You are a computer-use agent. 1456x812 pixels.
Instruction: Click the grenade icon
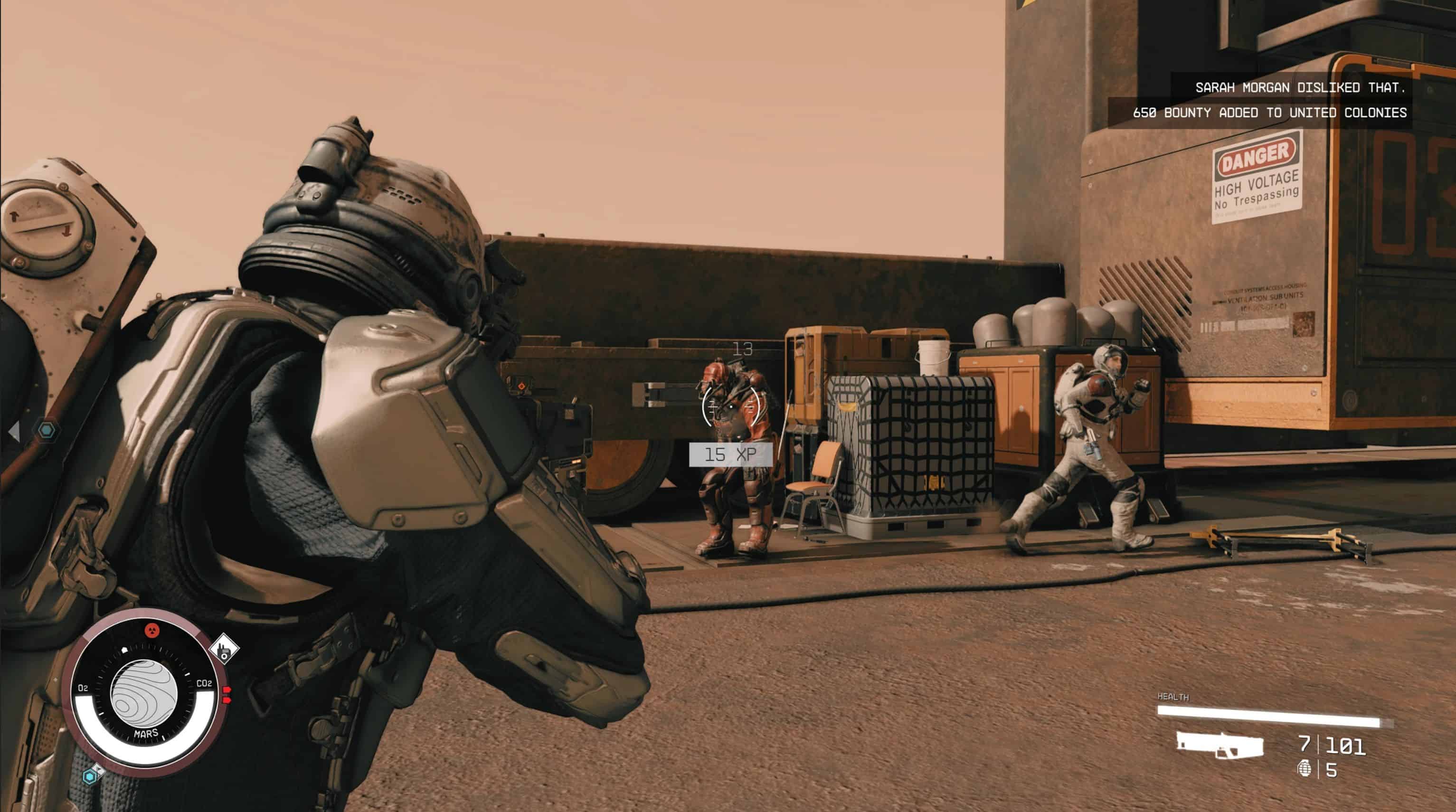[x=1304, y=769]
